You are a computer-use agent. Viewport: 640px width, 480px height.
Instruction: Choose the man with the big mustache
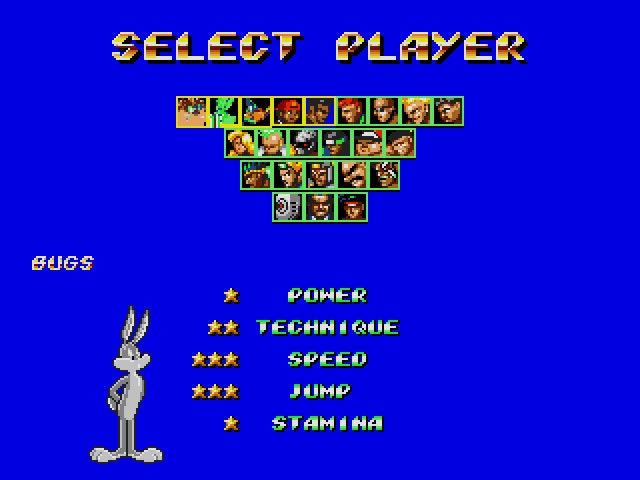pos(352,175)
